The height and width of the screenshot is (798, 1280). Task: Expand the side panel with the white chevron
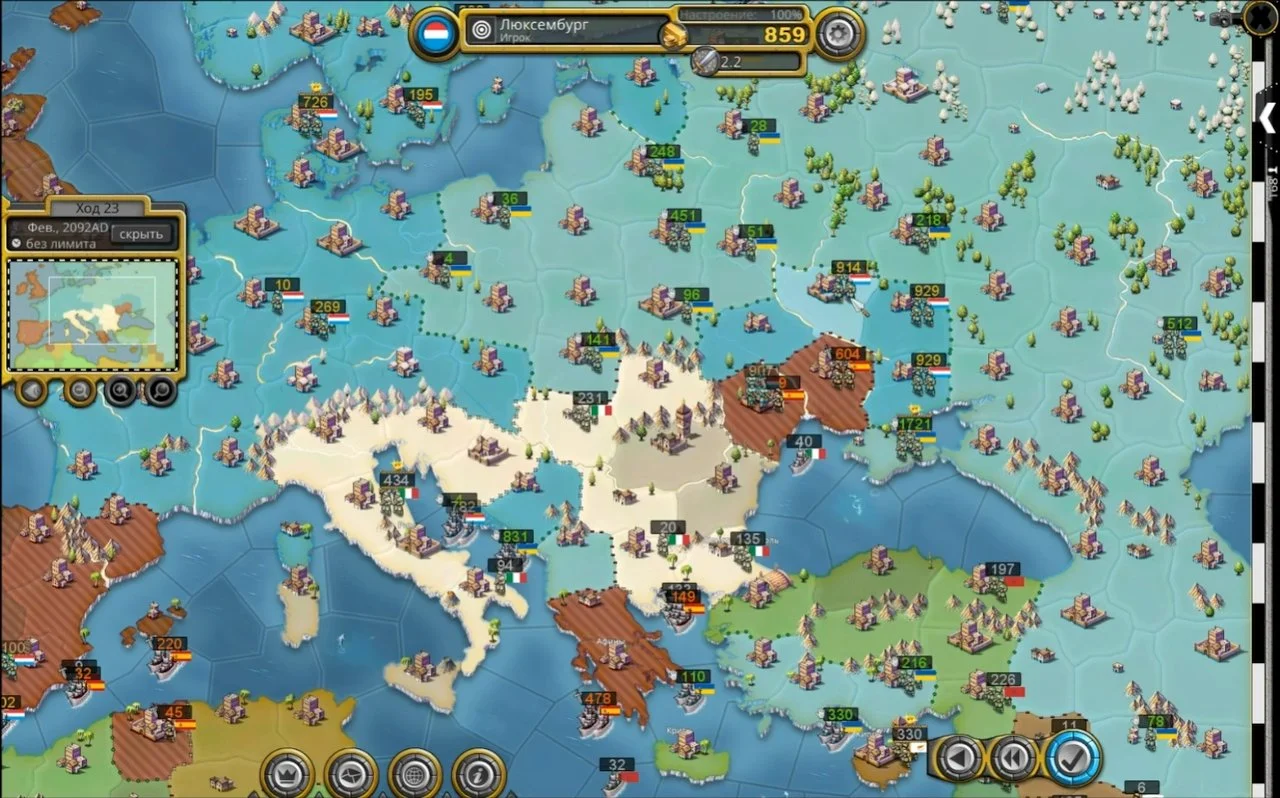[1267, 117]
